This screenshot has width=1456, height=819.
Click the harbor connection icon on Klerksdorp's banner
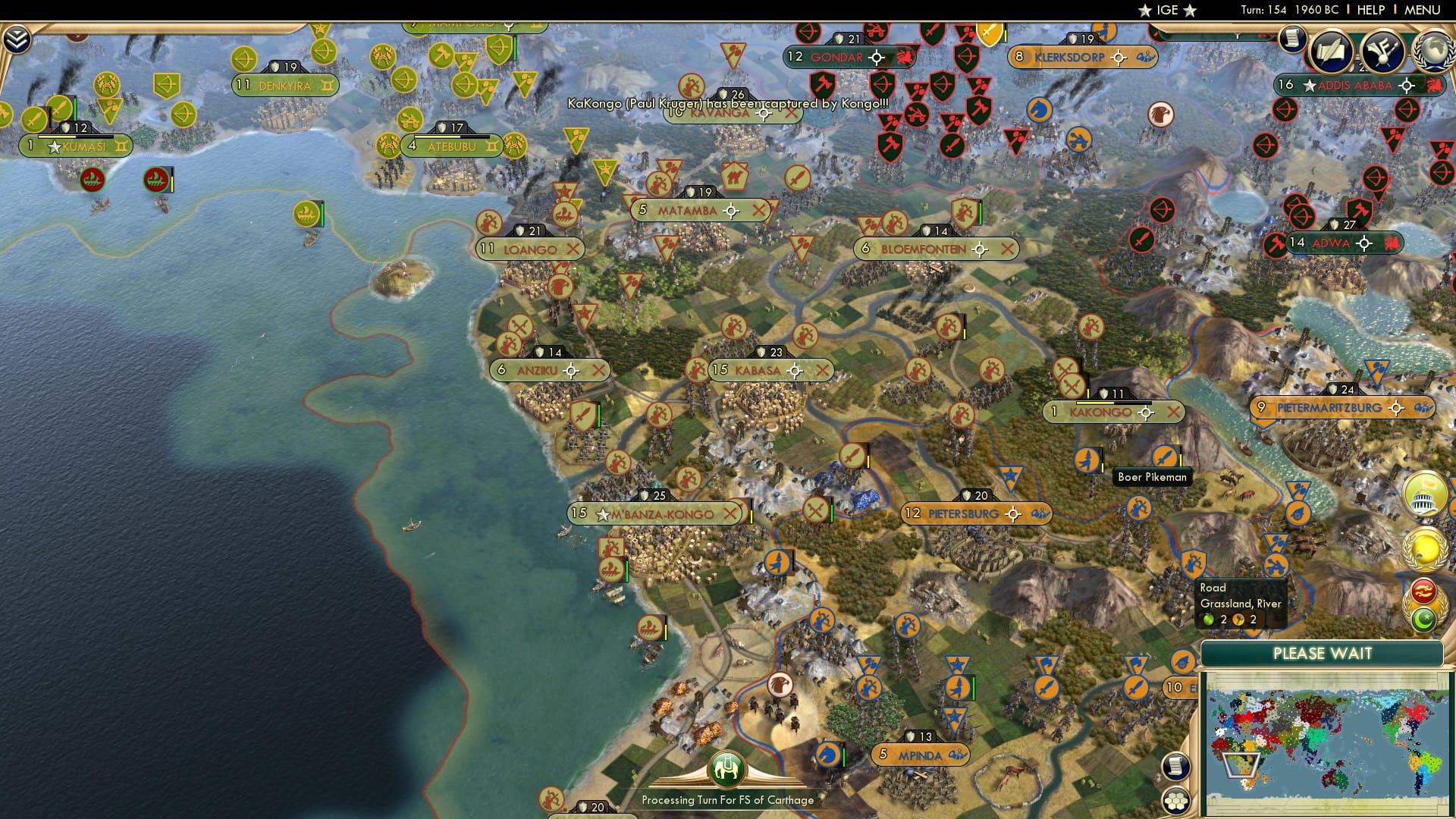[1140, 55]
